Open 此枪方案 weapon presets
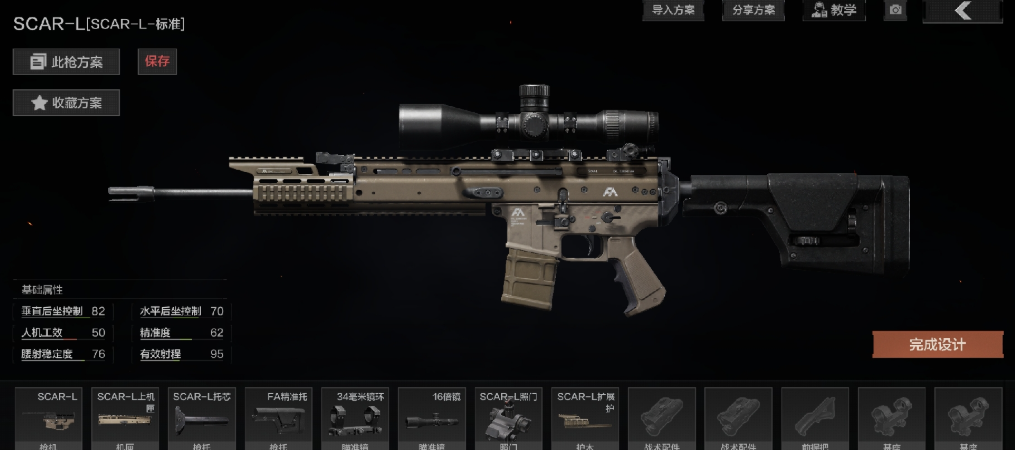 point(66,62)
